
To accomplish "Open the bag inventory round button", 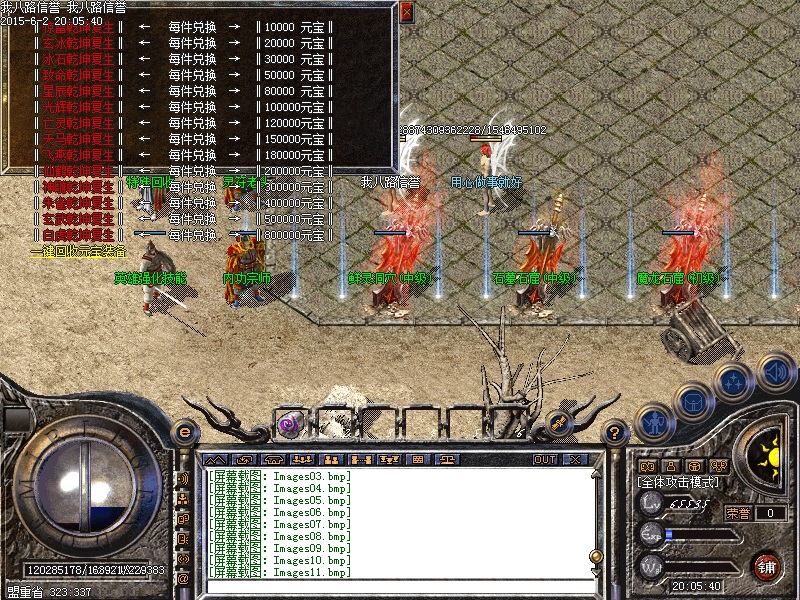I will (x=693, y=400).
